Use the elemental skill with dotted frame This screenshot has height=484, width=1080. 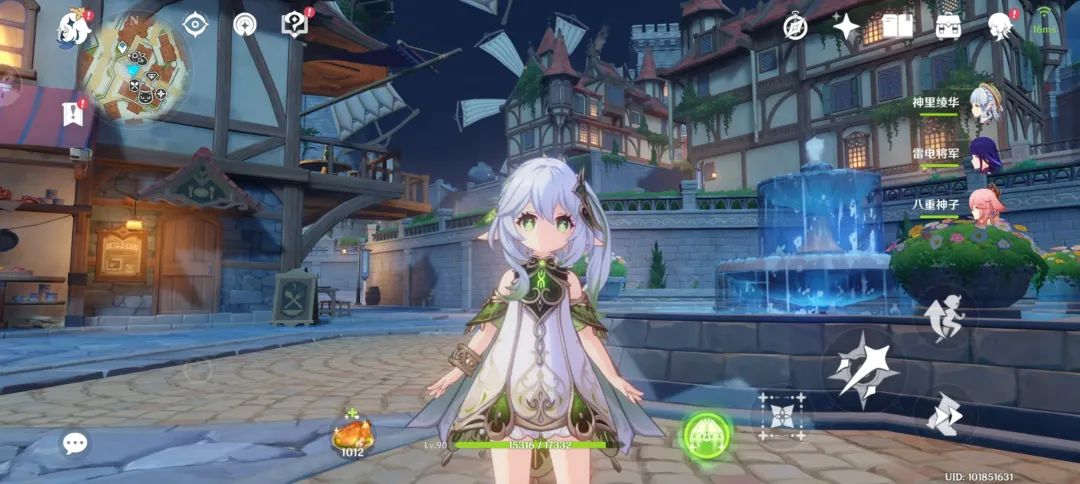tap(781, 416)
